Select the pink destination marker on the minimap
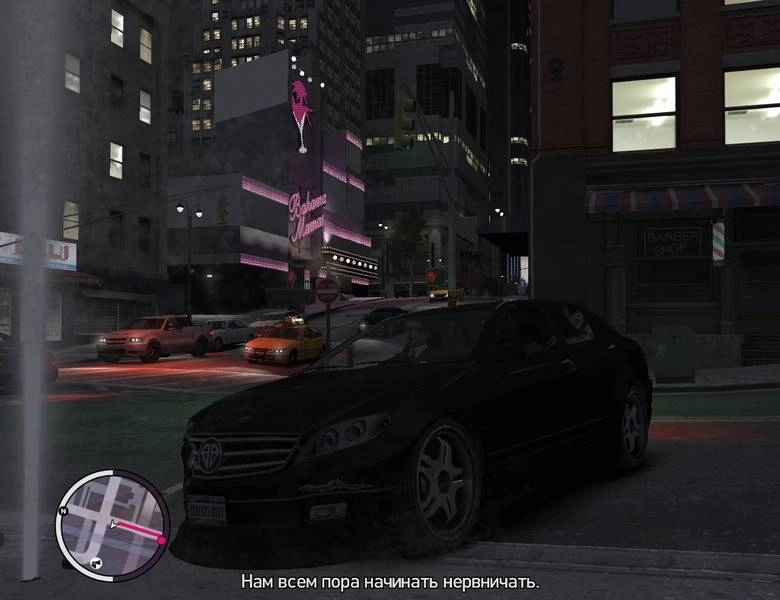The image size is (780, 600). click(160, 538)
